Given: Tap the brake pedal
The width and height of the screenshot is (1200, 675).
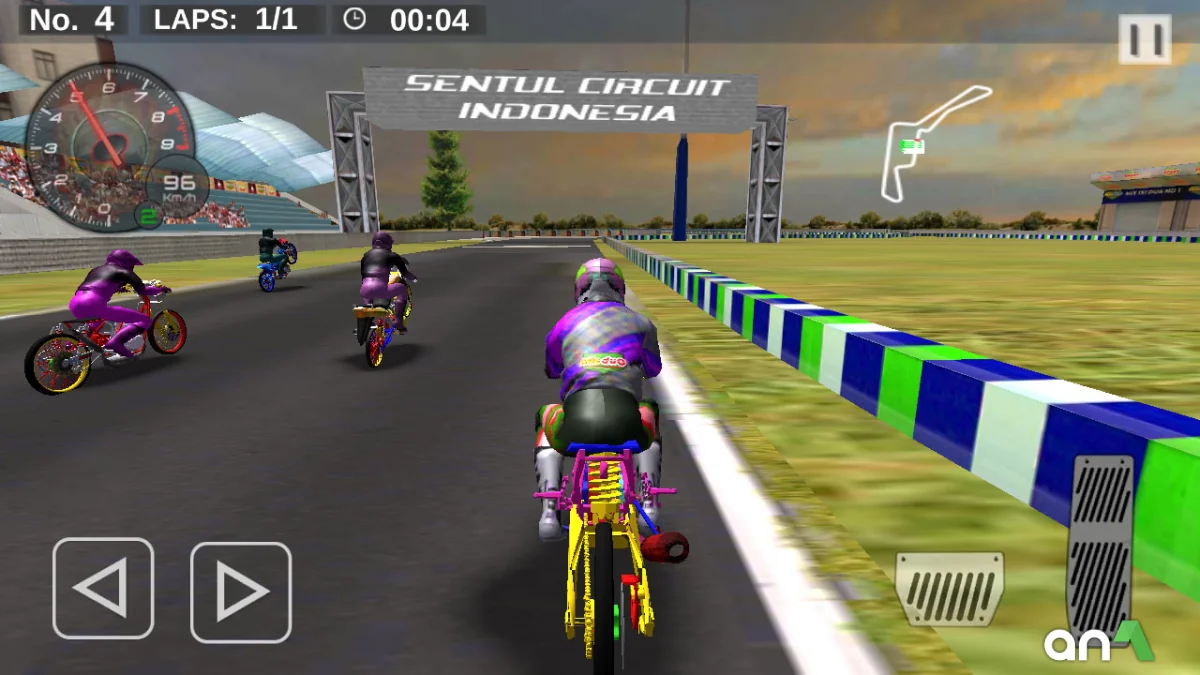Looking at the screenshot, I should 949,589.
